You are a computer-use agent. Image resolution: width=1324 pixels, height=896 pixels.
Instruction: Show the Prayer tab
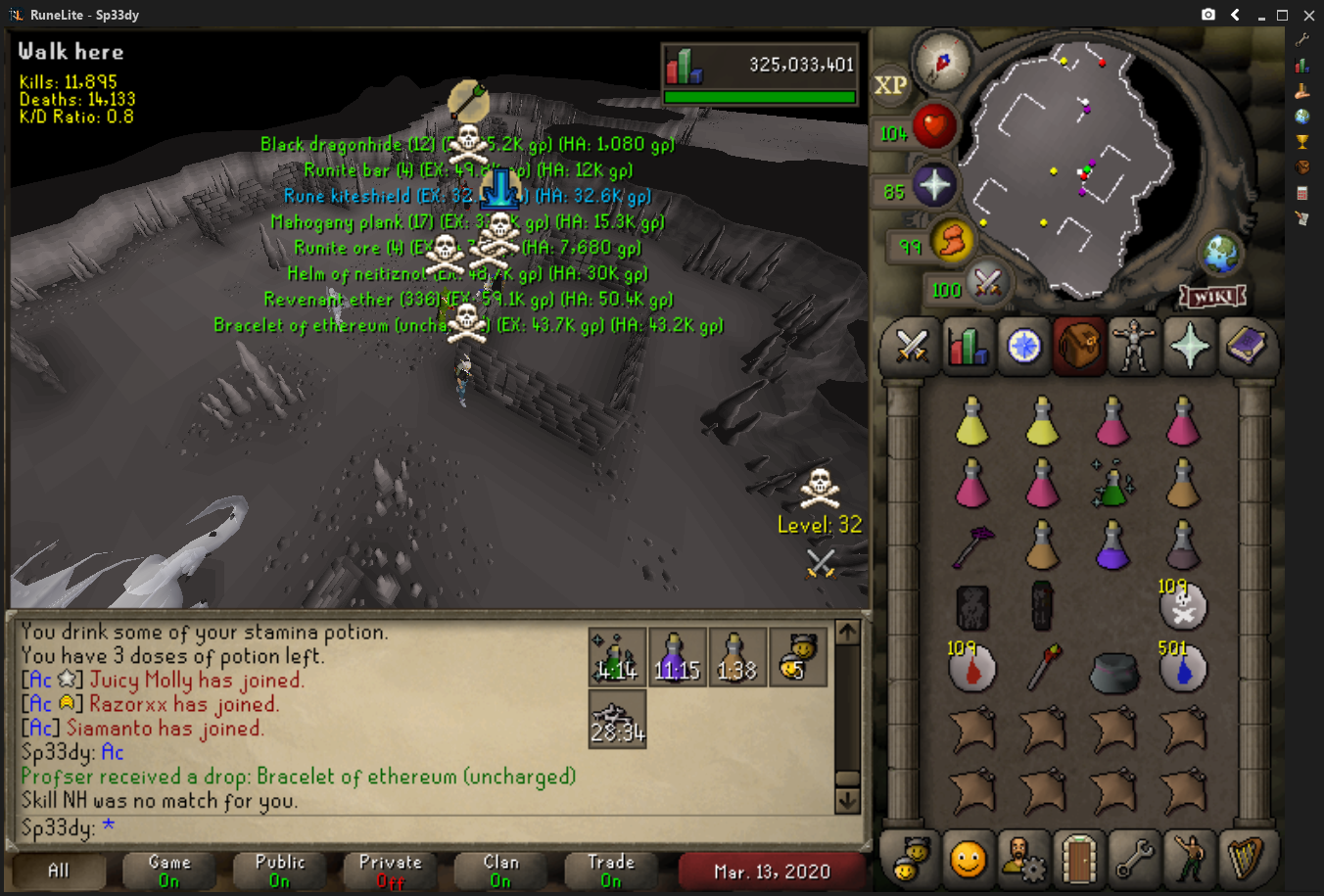point(1189,346)
